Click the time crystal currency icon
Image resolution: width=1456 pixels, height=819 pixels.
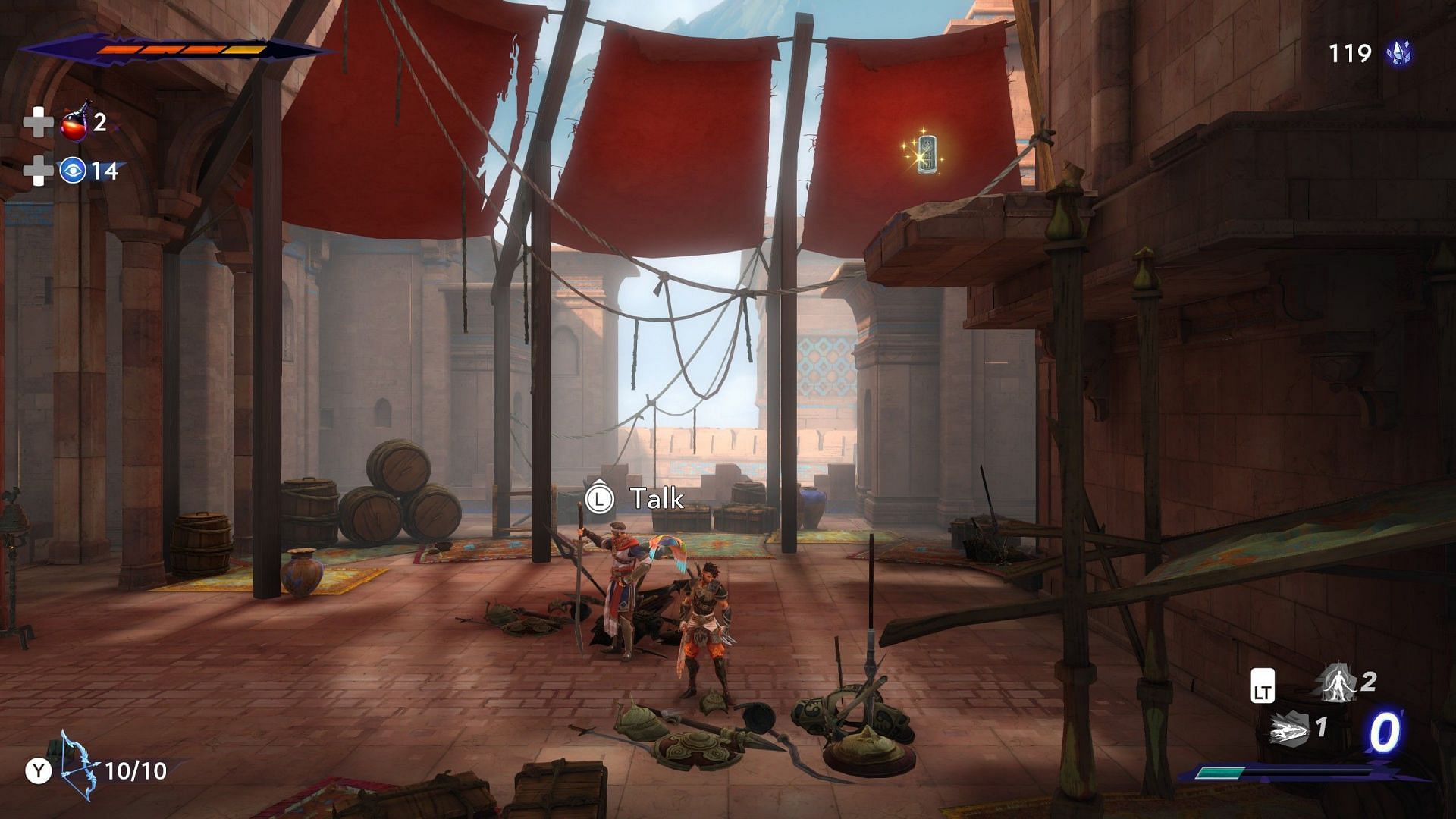(1398, 53)
